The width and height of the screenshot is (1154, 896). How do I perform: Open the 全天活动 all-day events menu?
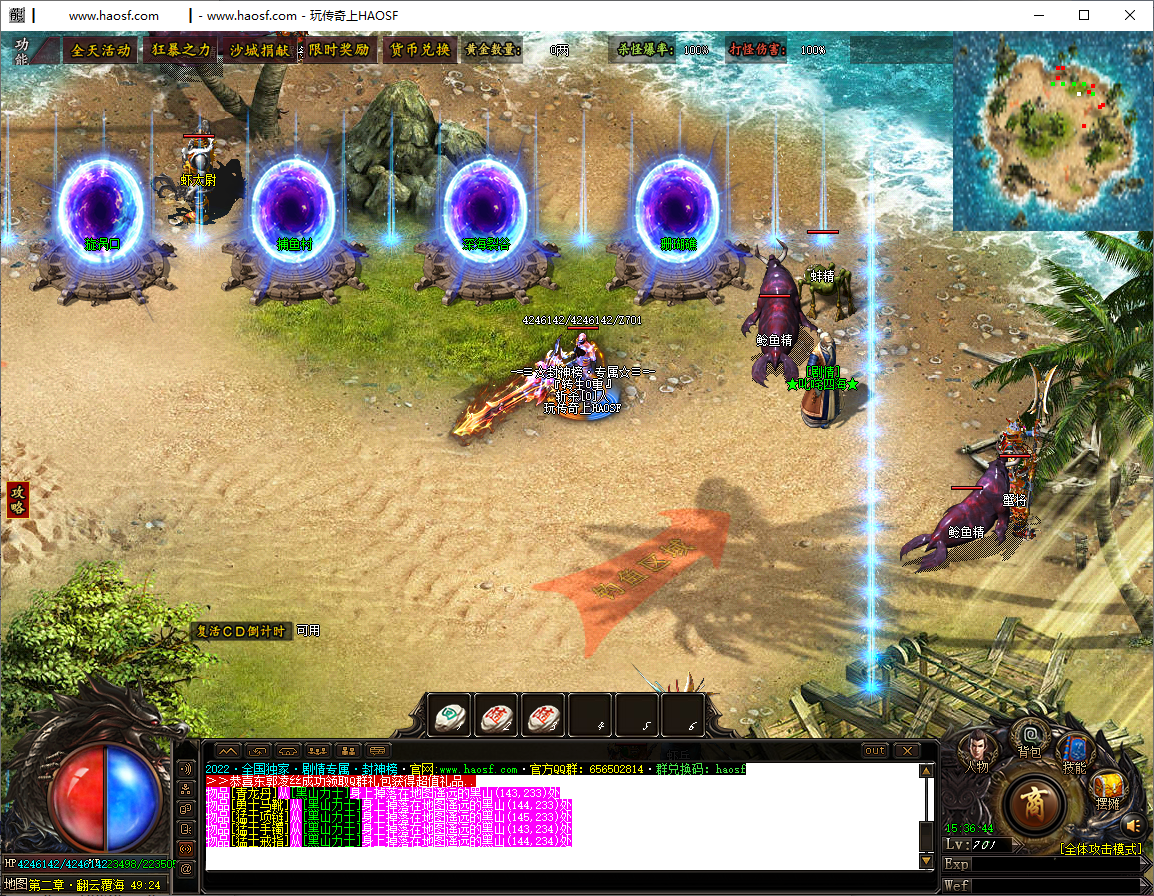101,50
